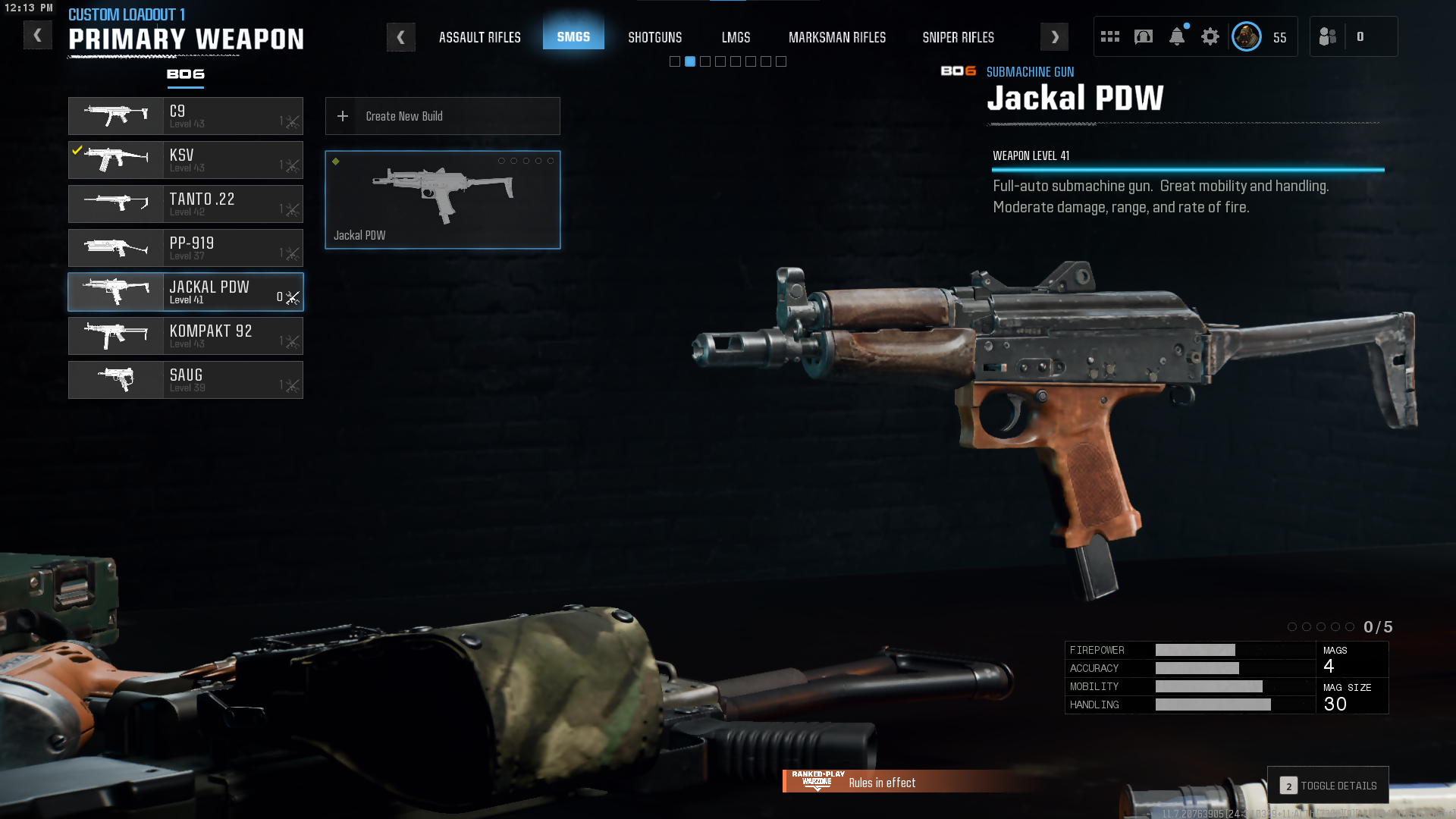Open the settings gear icon
Viewport: 1456px width, 819px height.
click(1210, 36)
